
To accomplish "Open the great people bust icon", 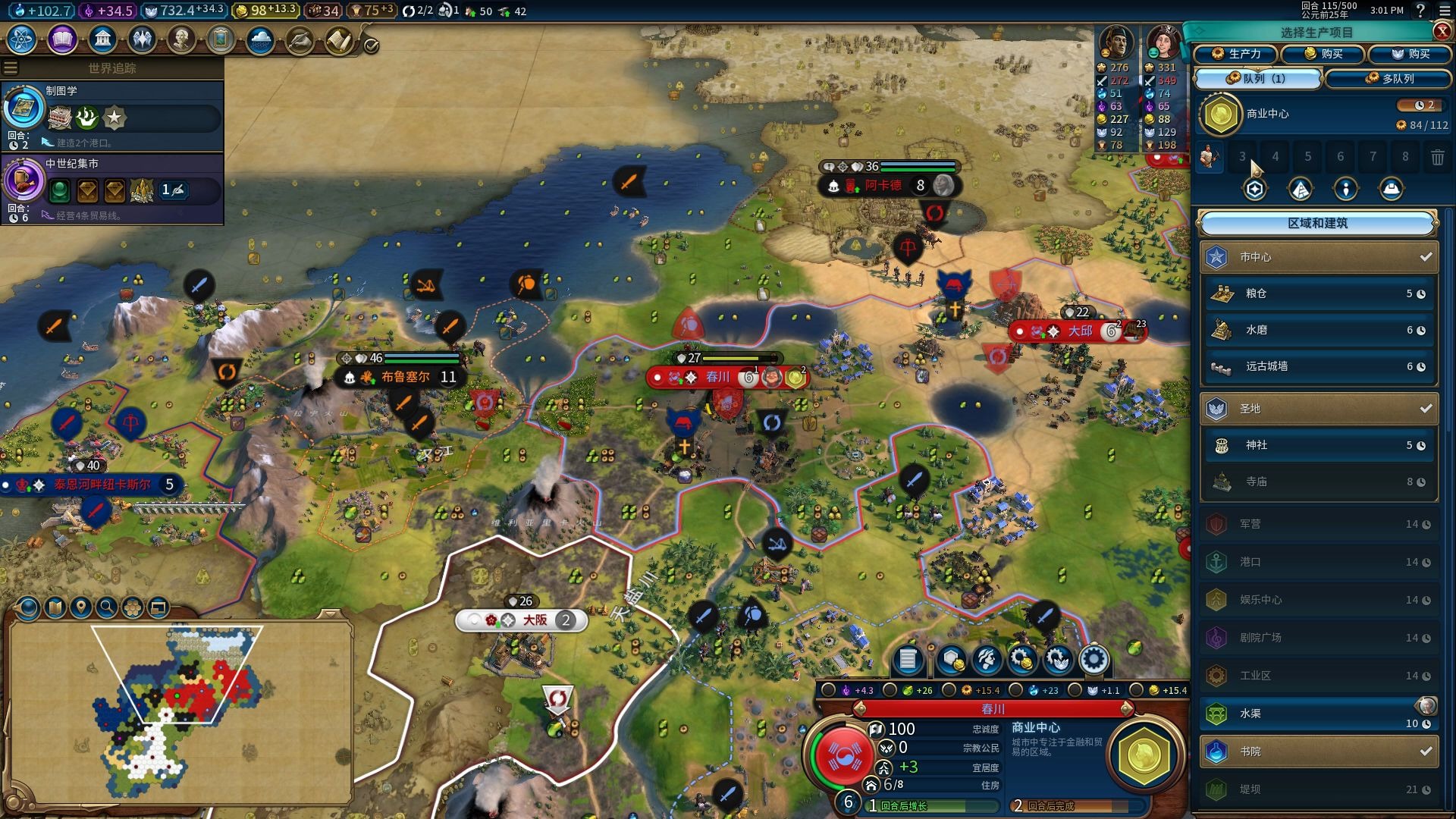I will click(x=181, y=39).
